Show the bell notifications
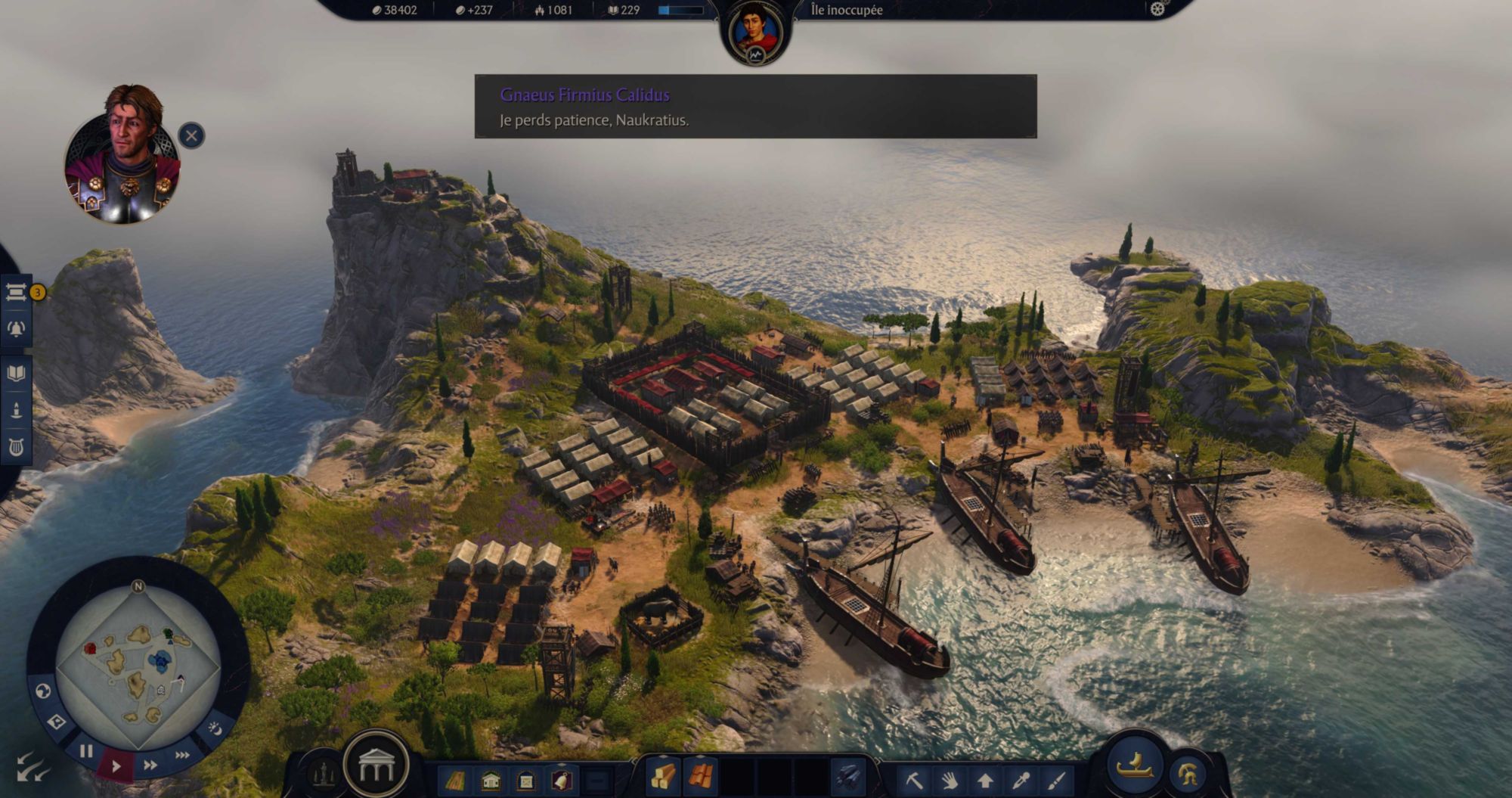Image resolution: width=1512 pixels, height=798 pixels. [16, 329]
